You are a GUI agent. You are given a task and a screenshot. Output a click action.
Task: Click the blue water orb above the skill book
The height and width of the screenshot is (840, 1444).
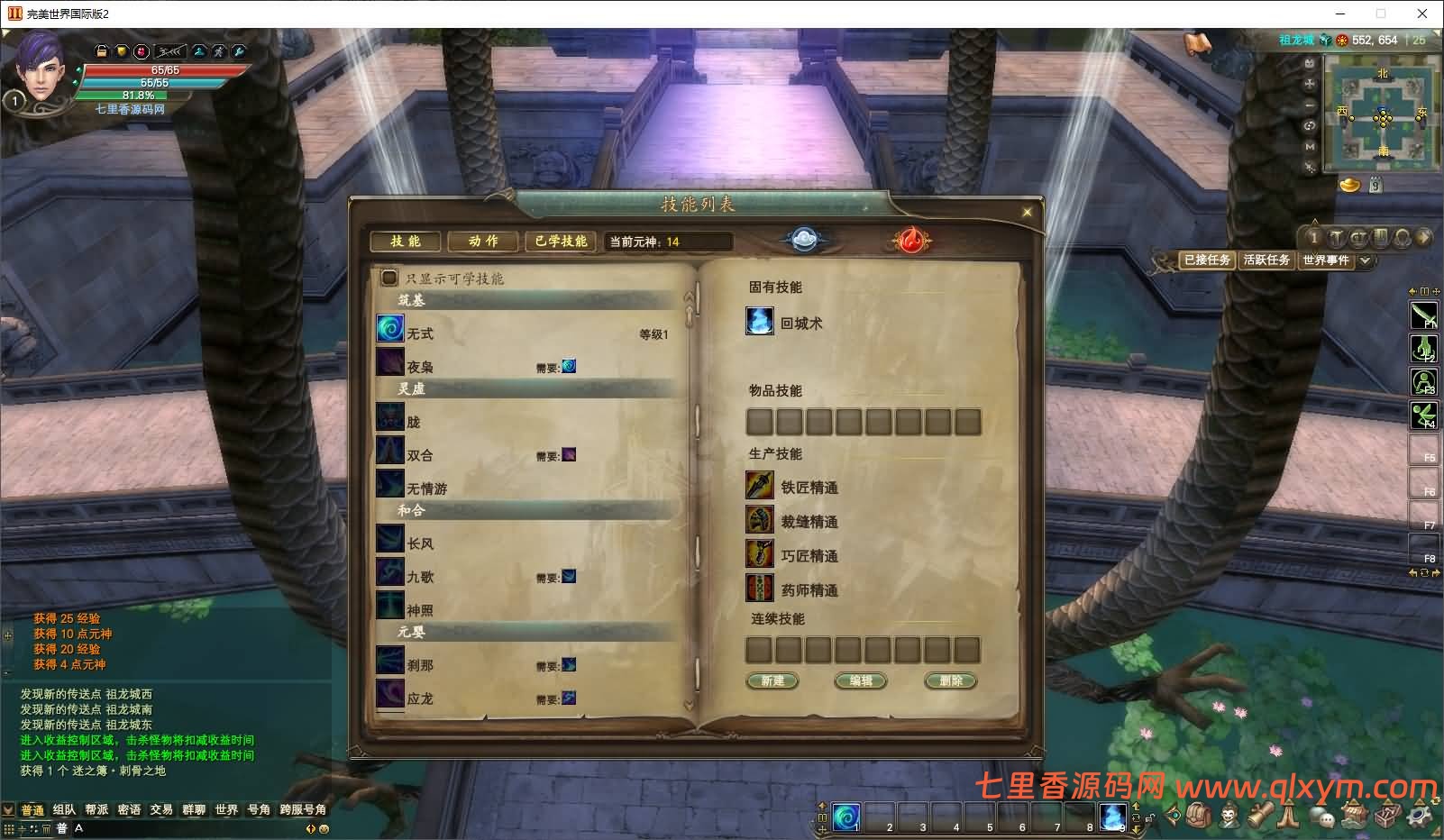(x=805, y=238)
